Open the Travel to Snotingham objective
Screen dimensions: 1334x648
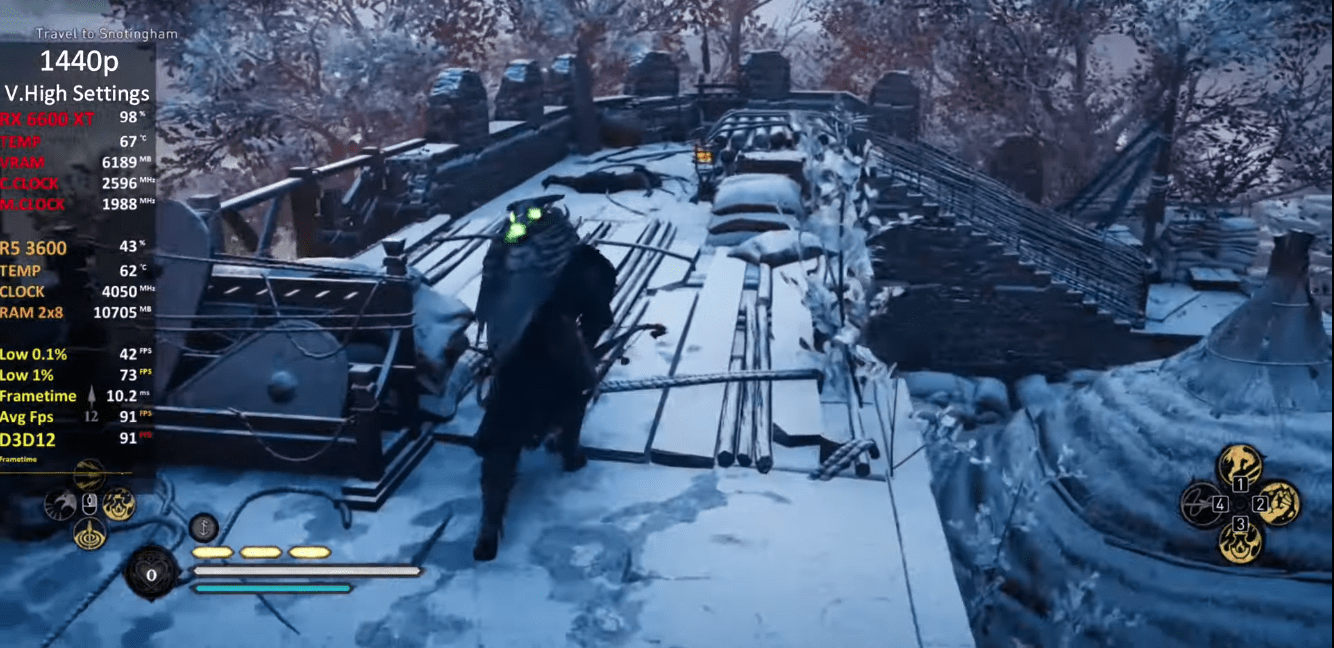point(107,34)
